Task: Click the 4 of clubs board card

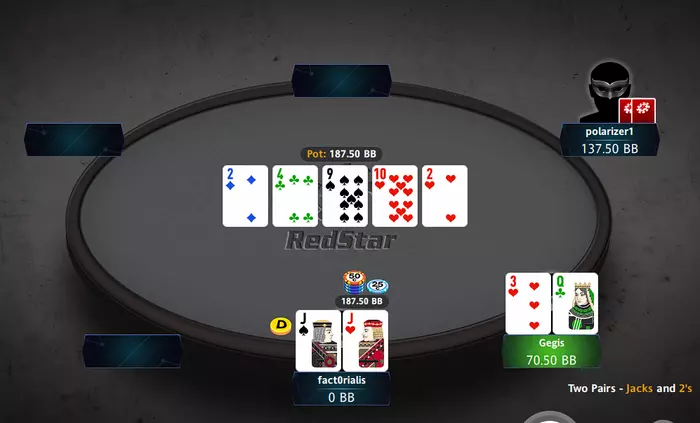Action: pyautogui.click(x=295, y=196)
